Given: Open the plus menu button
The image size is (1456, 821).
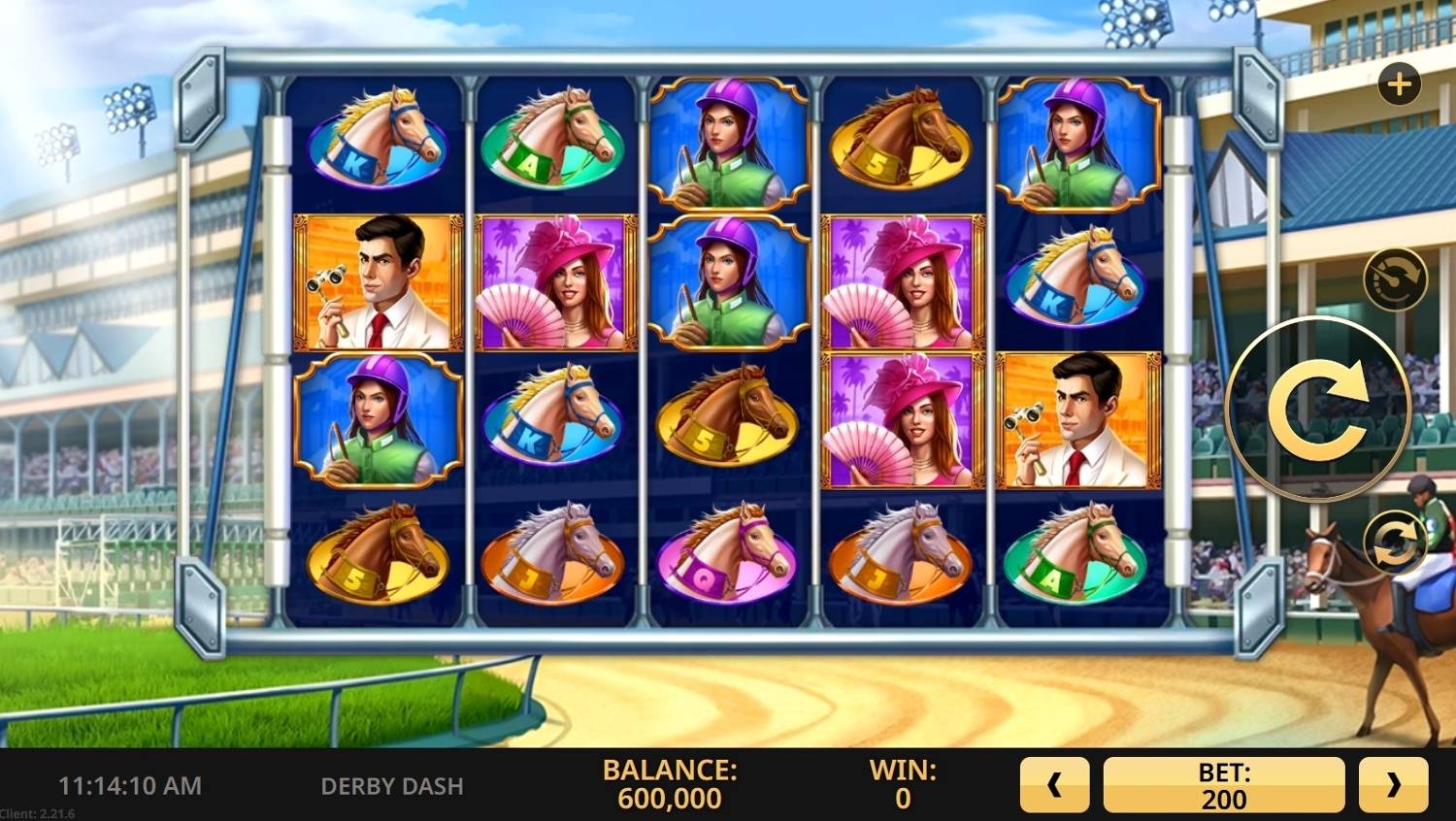Looking at the screenshot, I should click(1399, 84).
